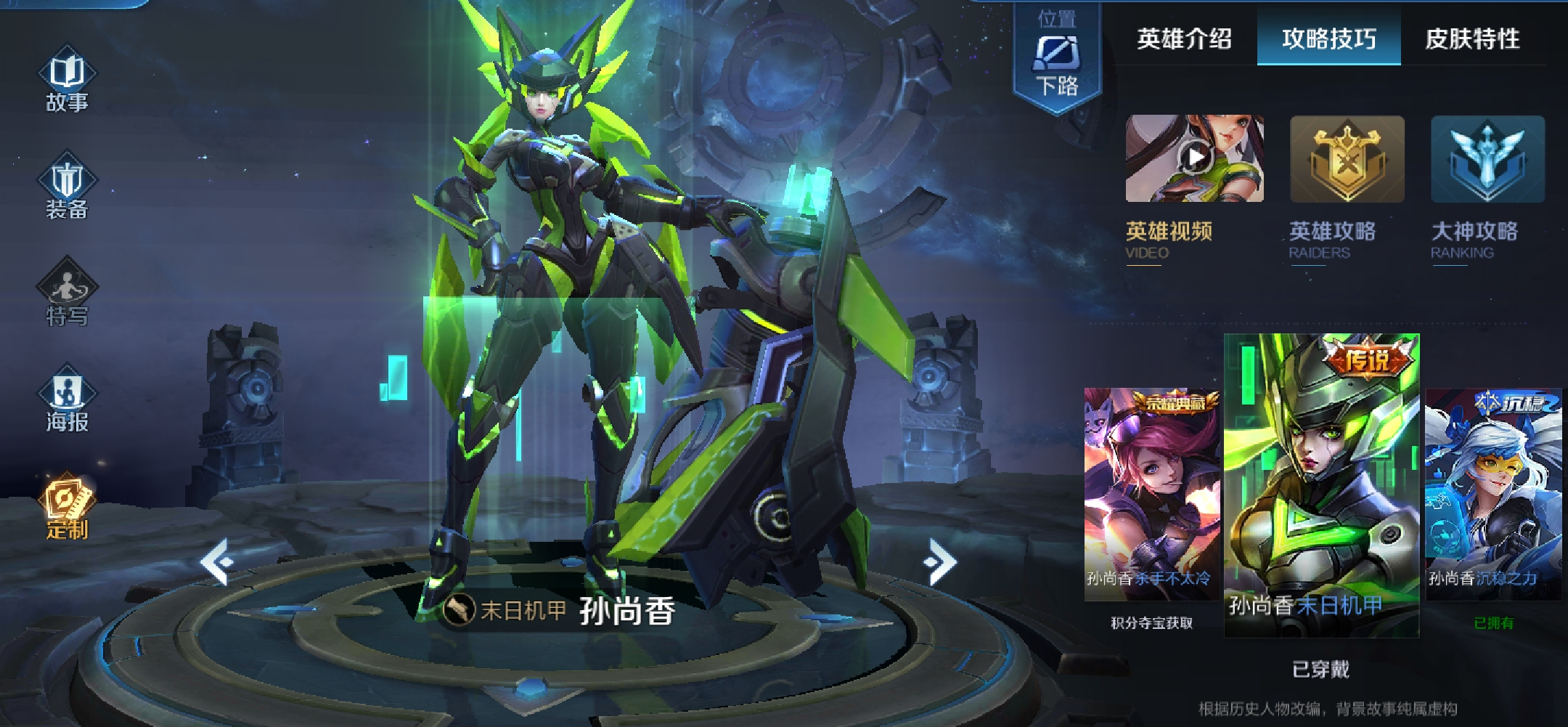Switch to the 攻略技巧 tab
The height and width of the screenshot is (727, 1568).
1328,38
